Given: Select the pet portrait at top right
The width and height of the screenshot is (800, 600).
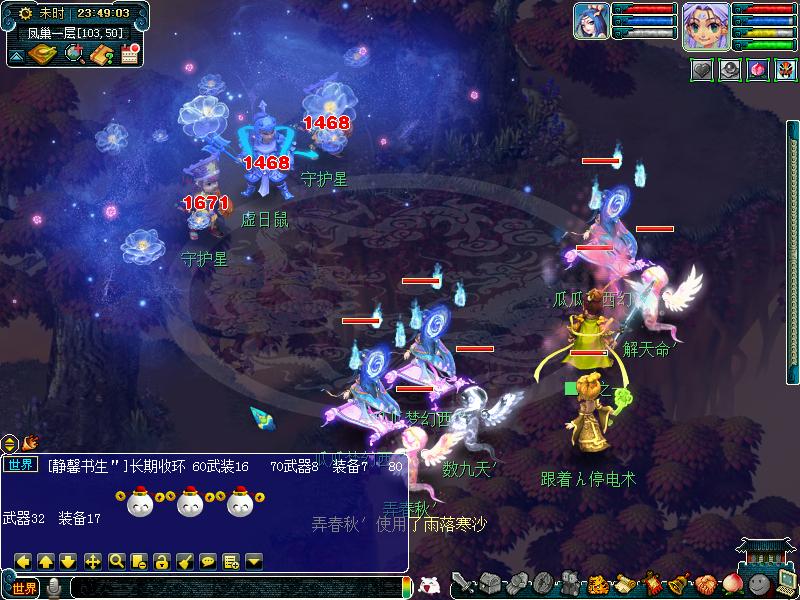Looking at the screenshot, I should pyautogui.click(x=590, y=21).
